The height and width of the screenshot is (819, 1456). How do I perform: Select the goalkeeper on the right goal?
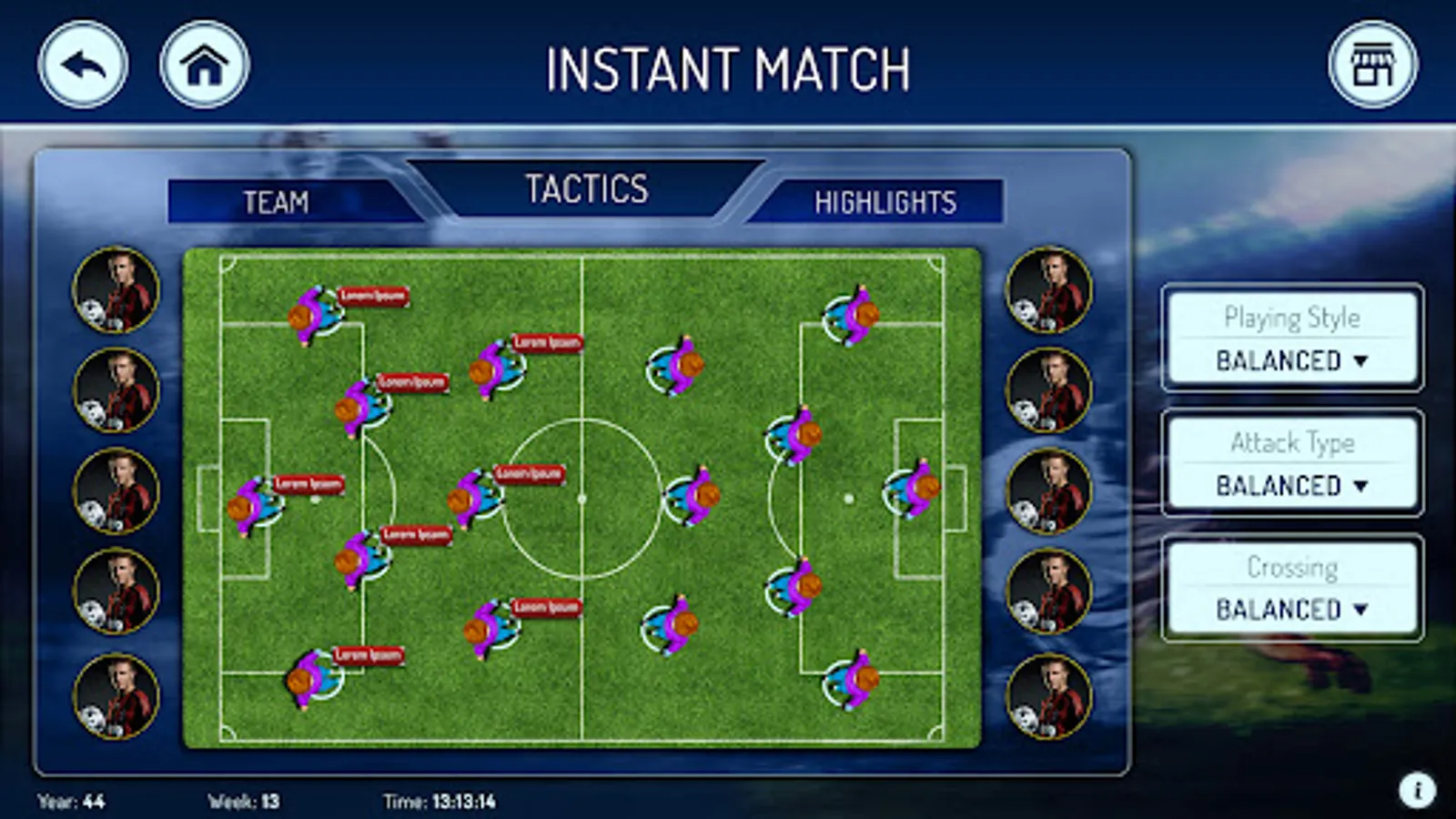[913, 490]
